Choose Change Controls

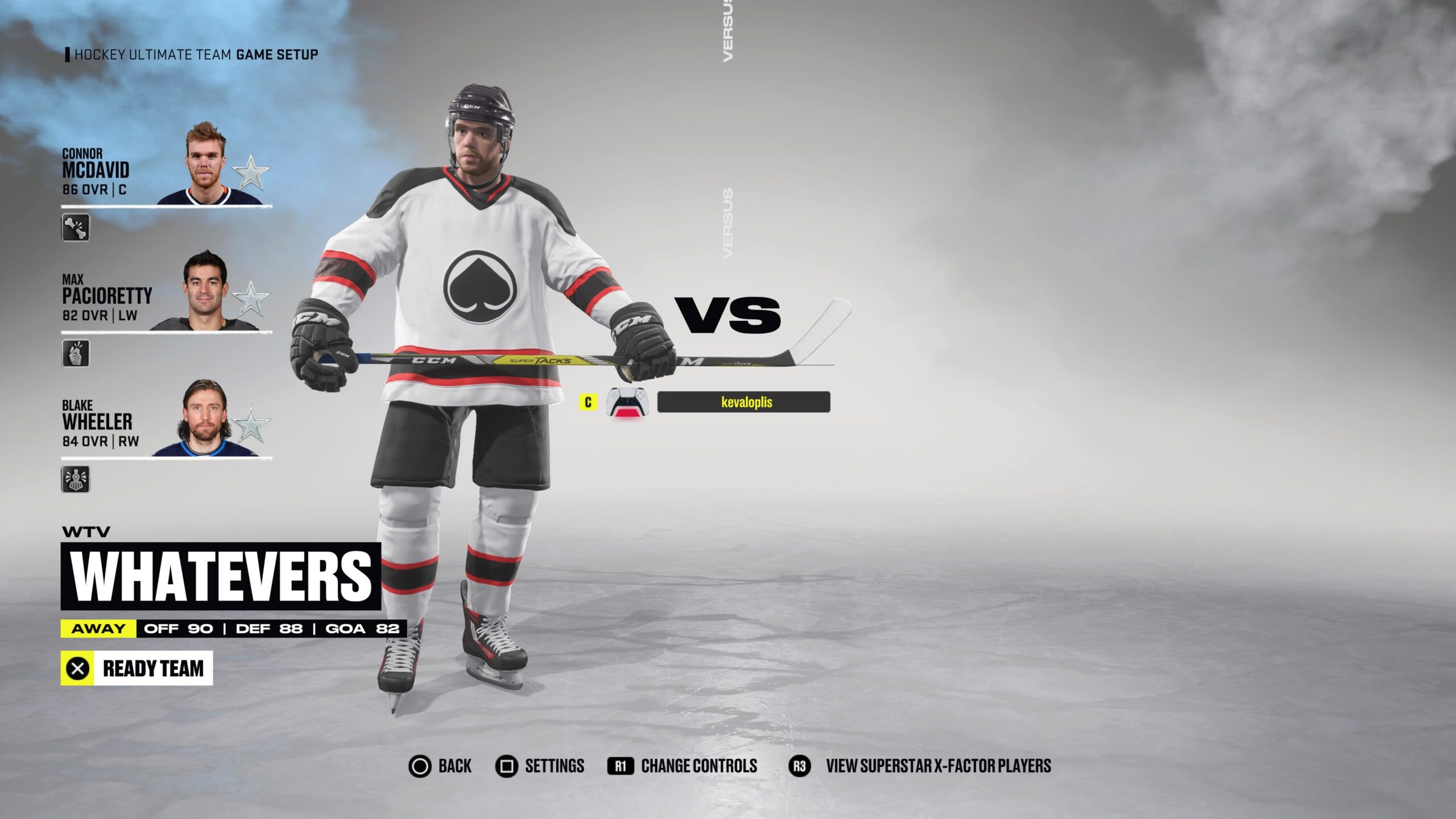(x=682, y=766)
